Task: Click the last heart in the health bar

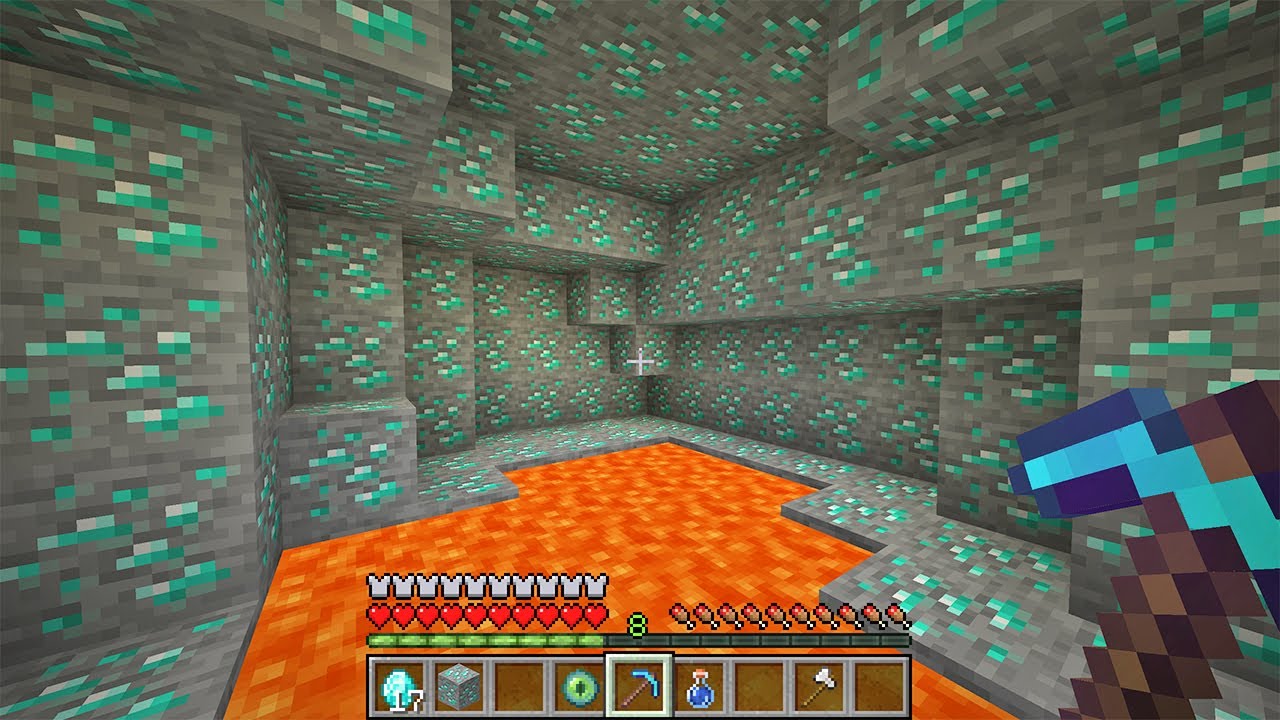Action: coord(594,613)
